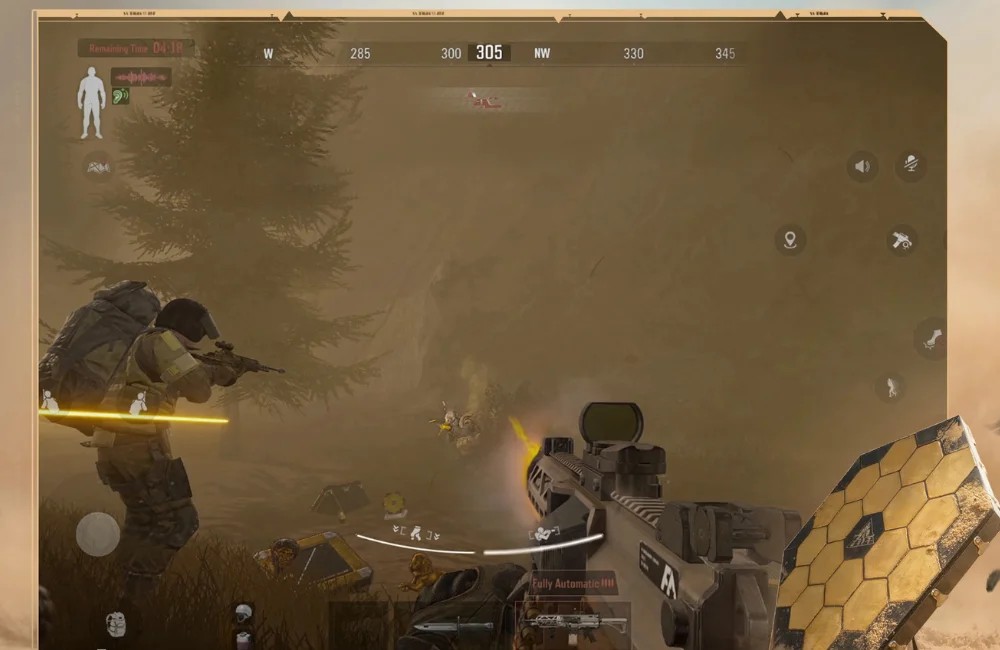
Task: Open the map using the folded-map icon
Action: (98, 167)
